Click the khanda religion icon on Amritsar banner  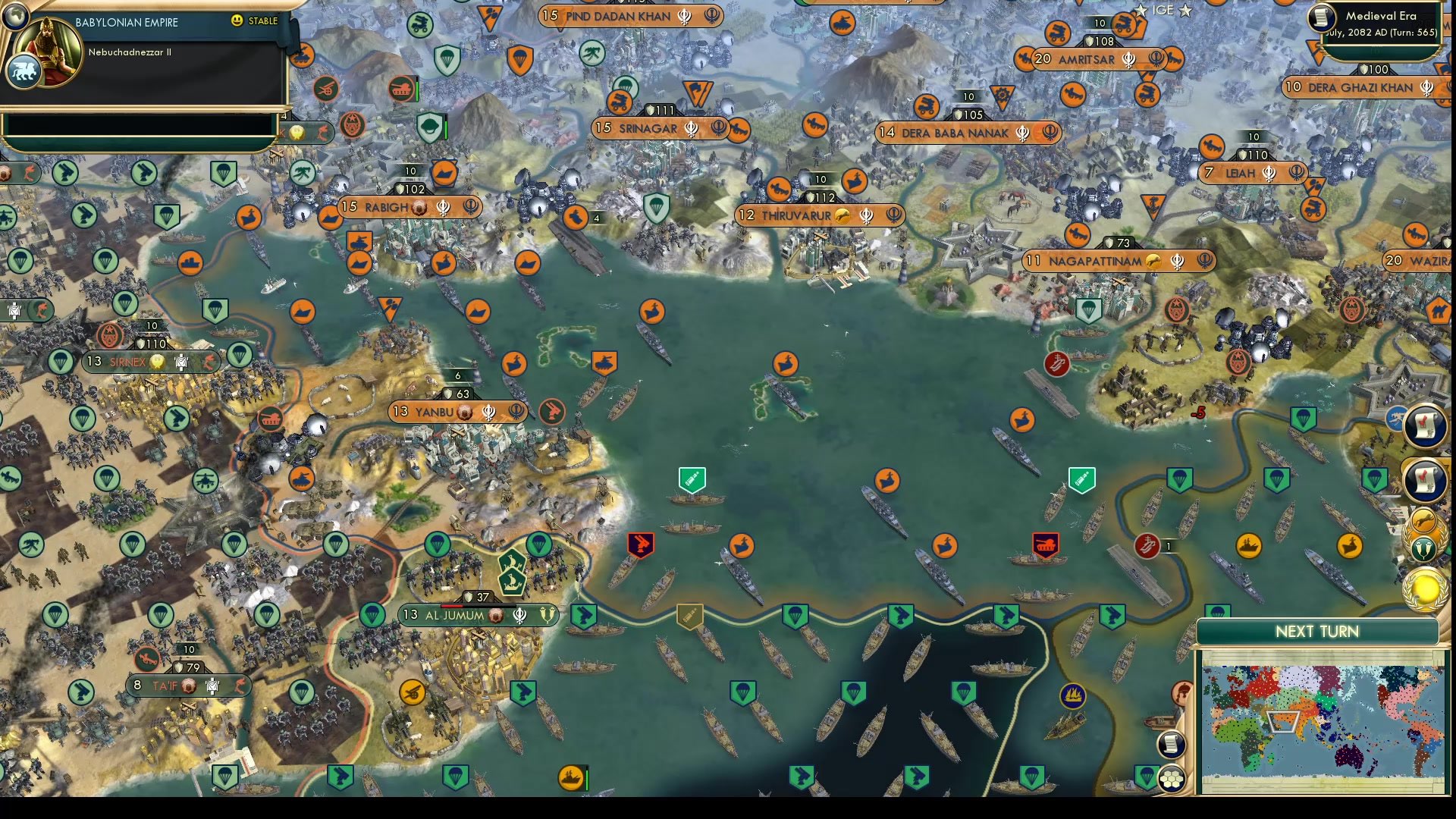[1127, 60]
